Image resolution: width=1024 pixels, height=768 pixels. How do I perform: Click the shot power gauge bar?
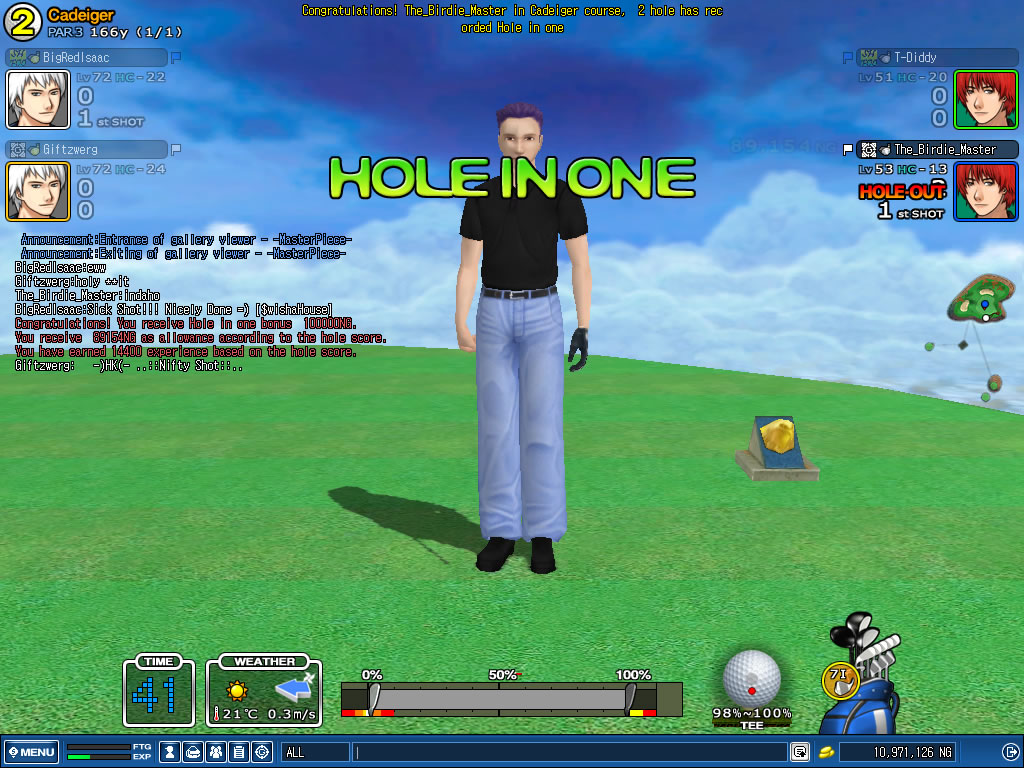click(x=500, y=698)
